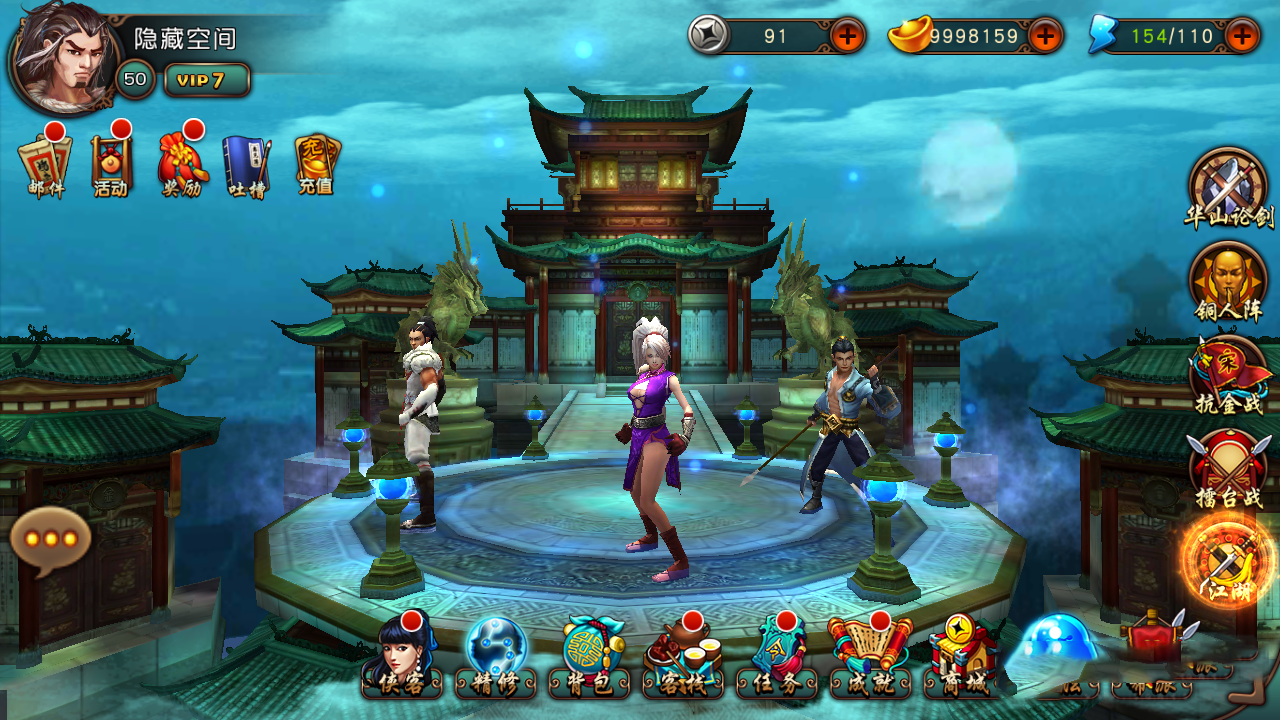Open the 吐槽 feedback book
The height and width of the screenshot is (720, 1280).
(x=246, y=165)
